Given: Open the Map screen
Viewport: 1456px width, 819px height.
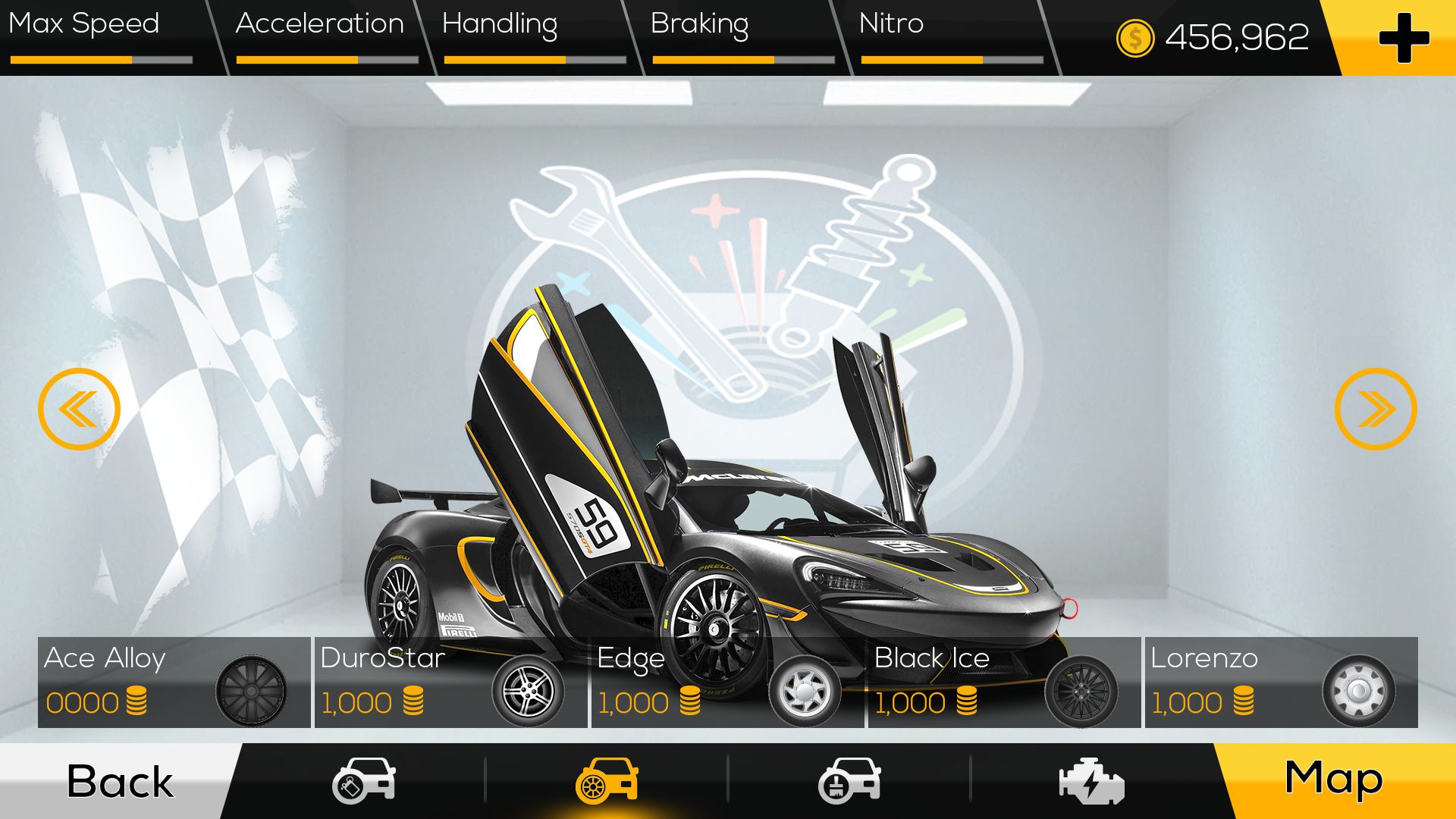Looking at the screenshot, I should (x=1333, y=780).
